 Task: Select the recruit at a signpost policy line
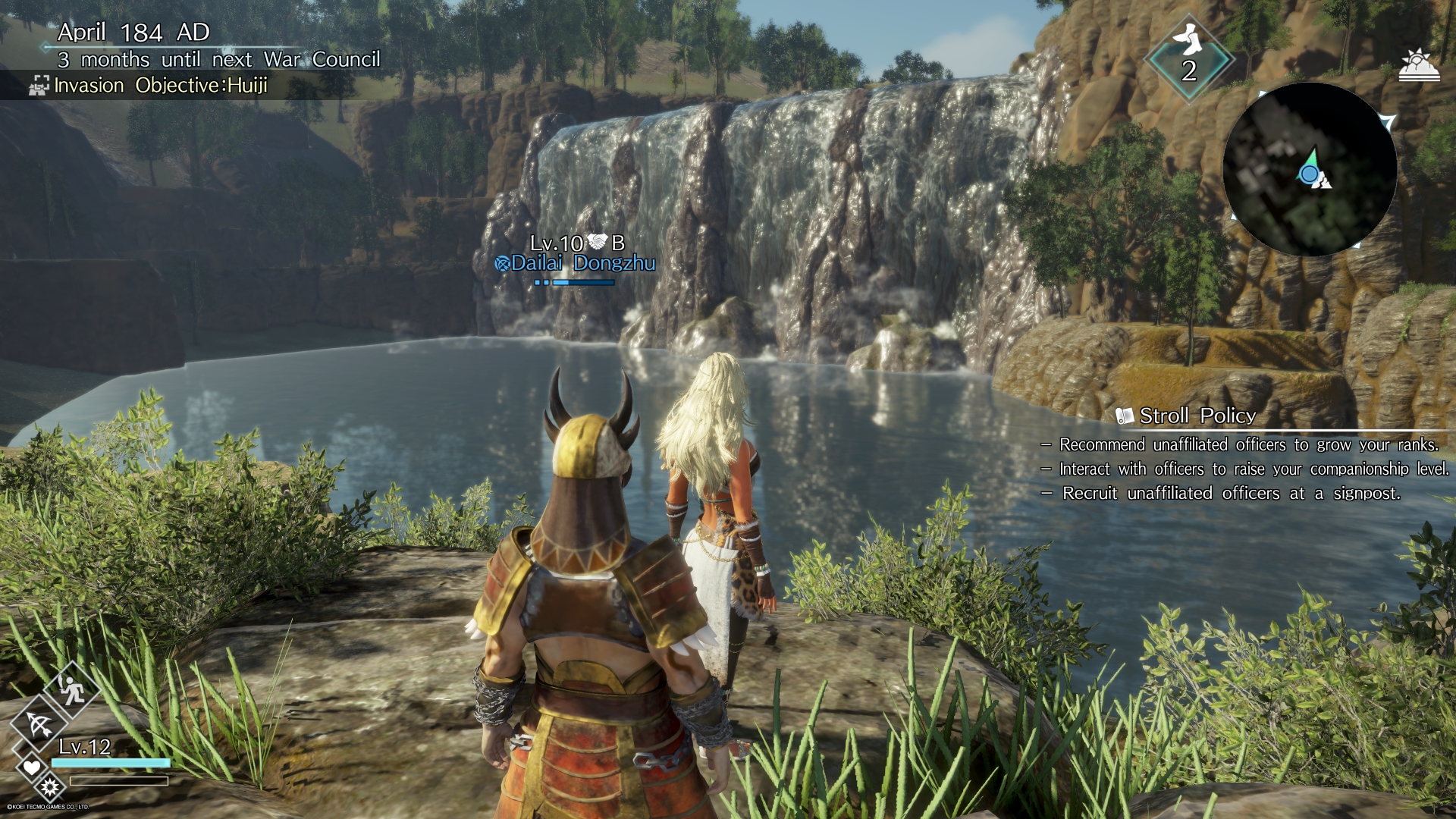coord(1231,494)
